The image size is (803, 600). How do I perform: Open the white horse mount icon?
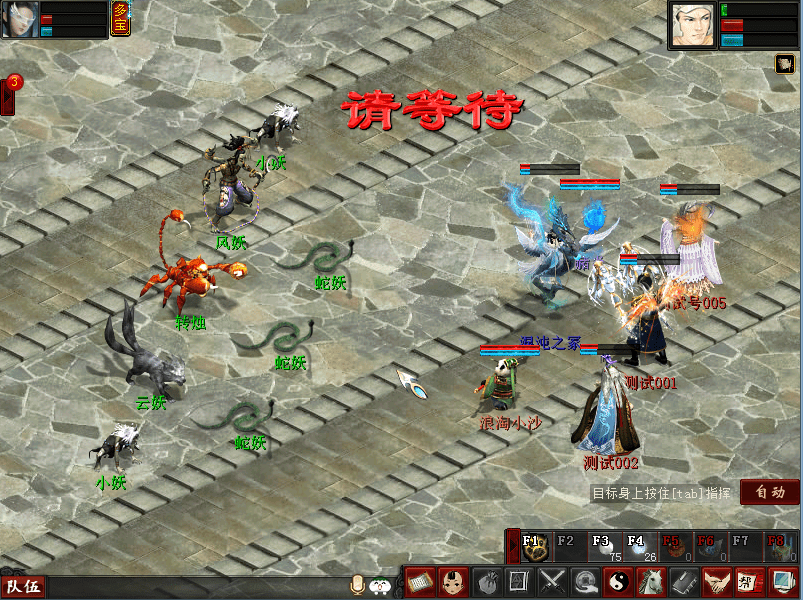(x=651, y=581)
